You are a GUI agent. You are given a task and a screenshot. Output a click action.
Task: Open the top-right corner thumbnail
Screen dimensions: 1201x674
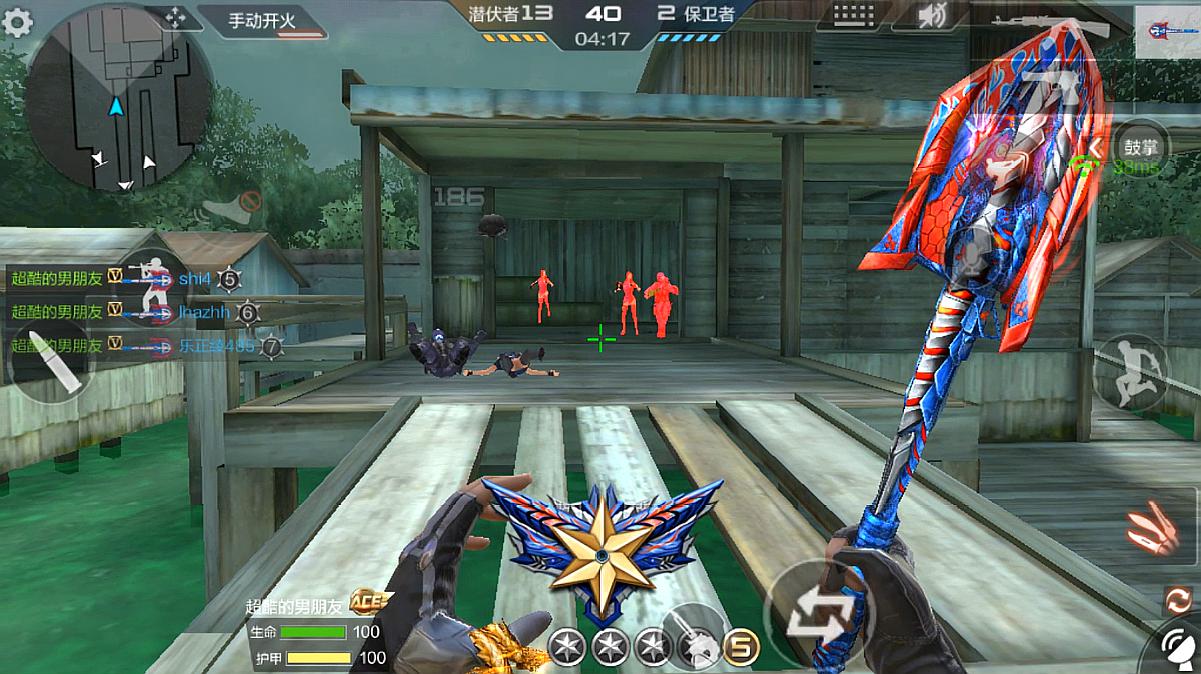click(1167, 32)
